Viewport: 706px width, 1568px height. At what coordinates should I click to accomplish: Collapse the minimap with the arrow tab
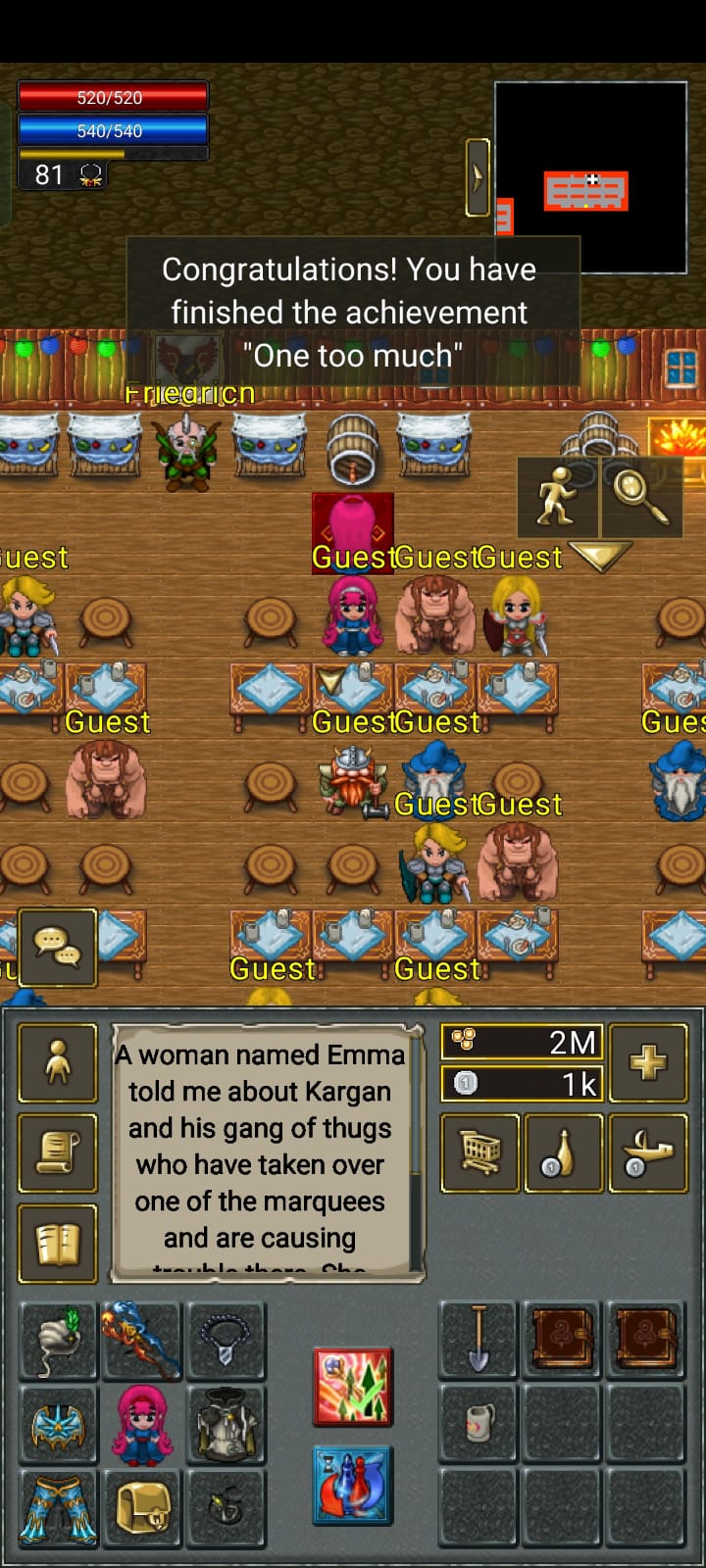478,177
